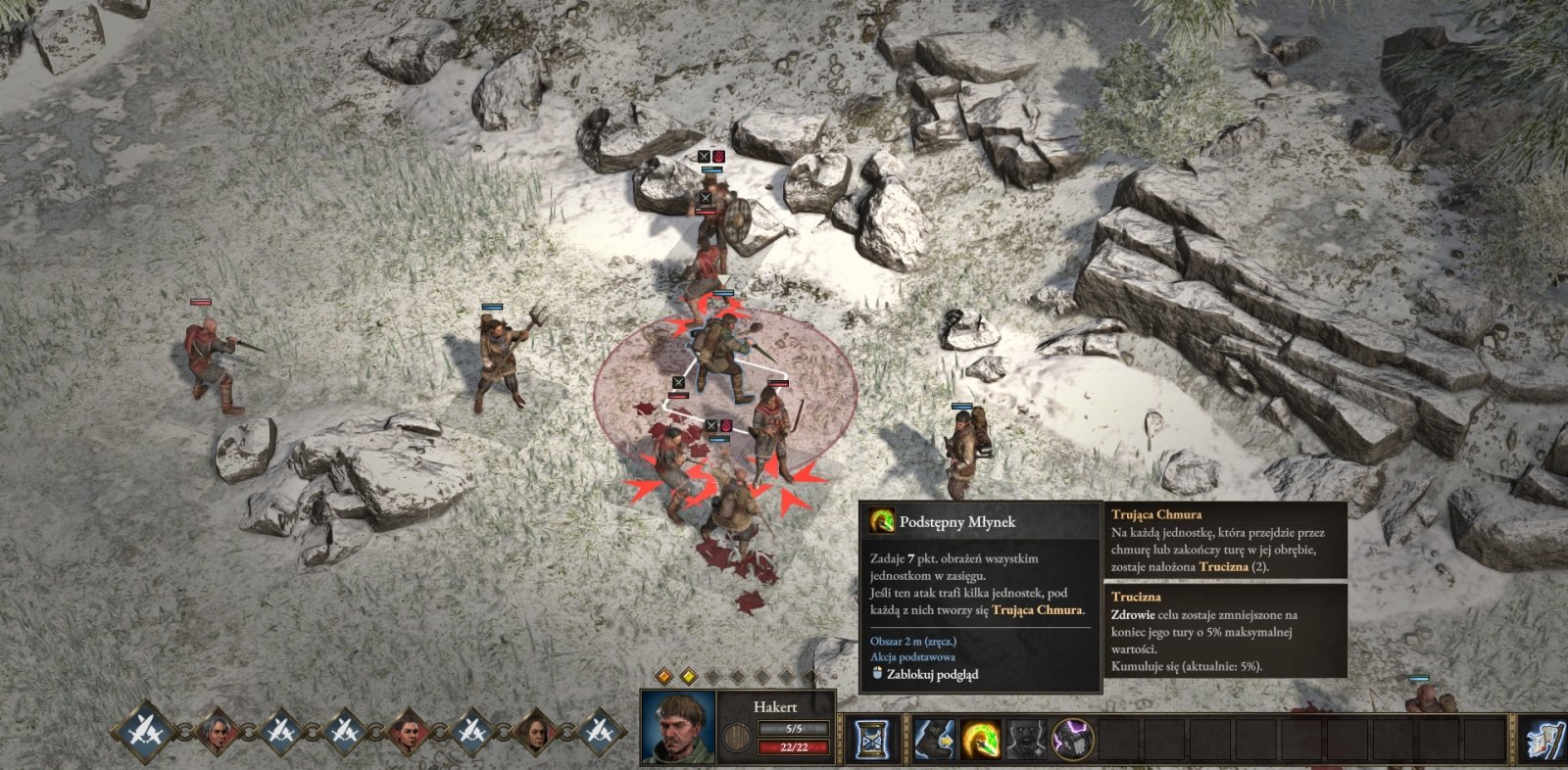Select Hakert's character portrait
Image resolution: width=1568 pixels, height=770 pixels.
click(677, 729)
